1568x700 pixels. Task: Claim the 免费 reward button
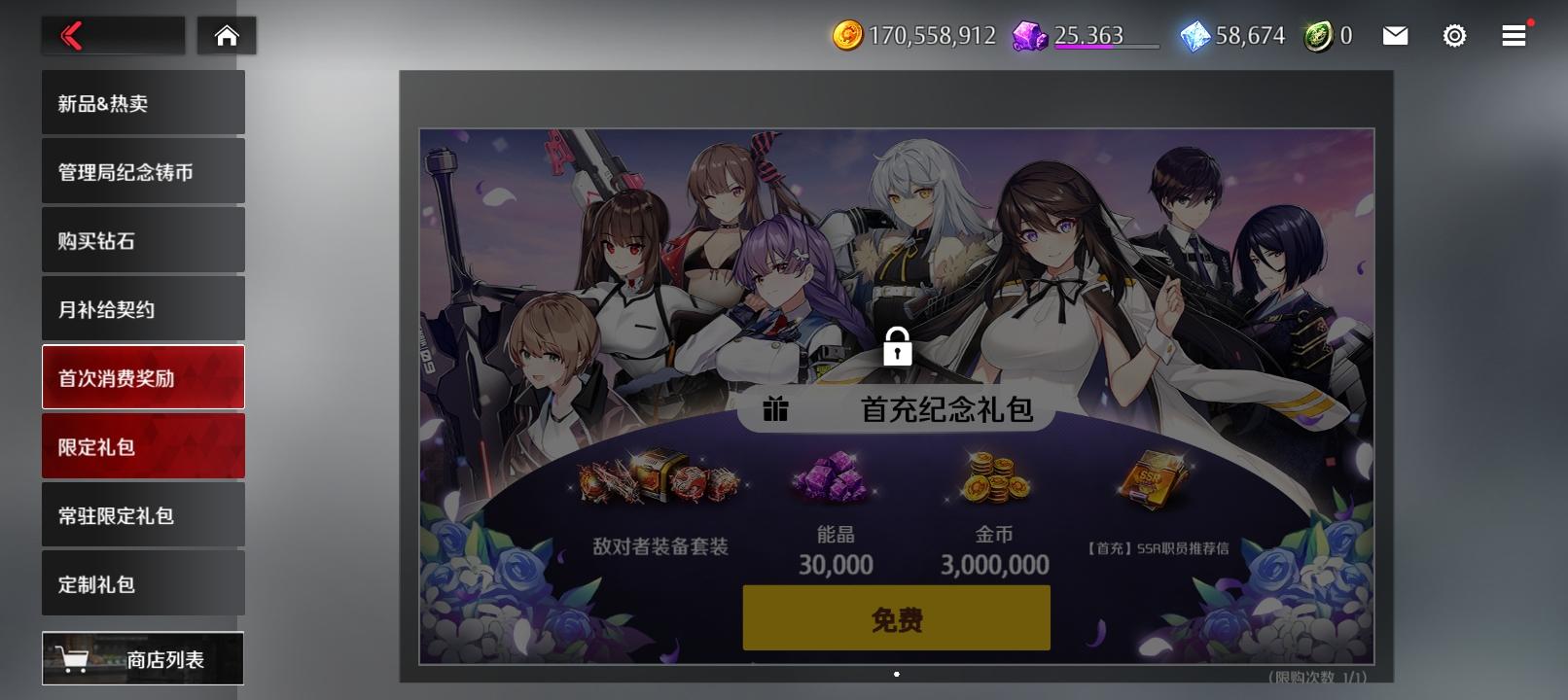click(896, 616)
